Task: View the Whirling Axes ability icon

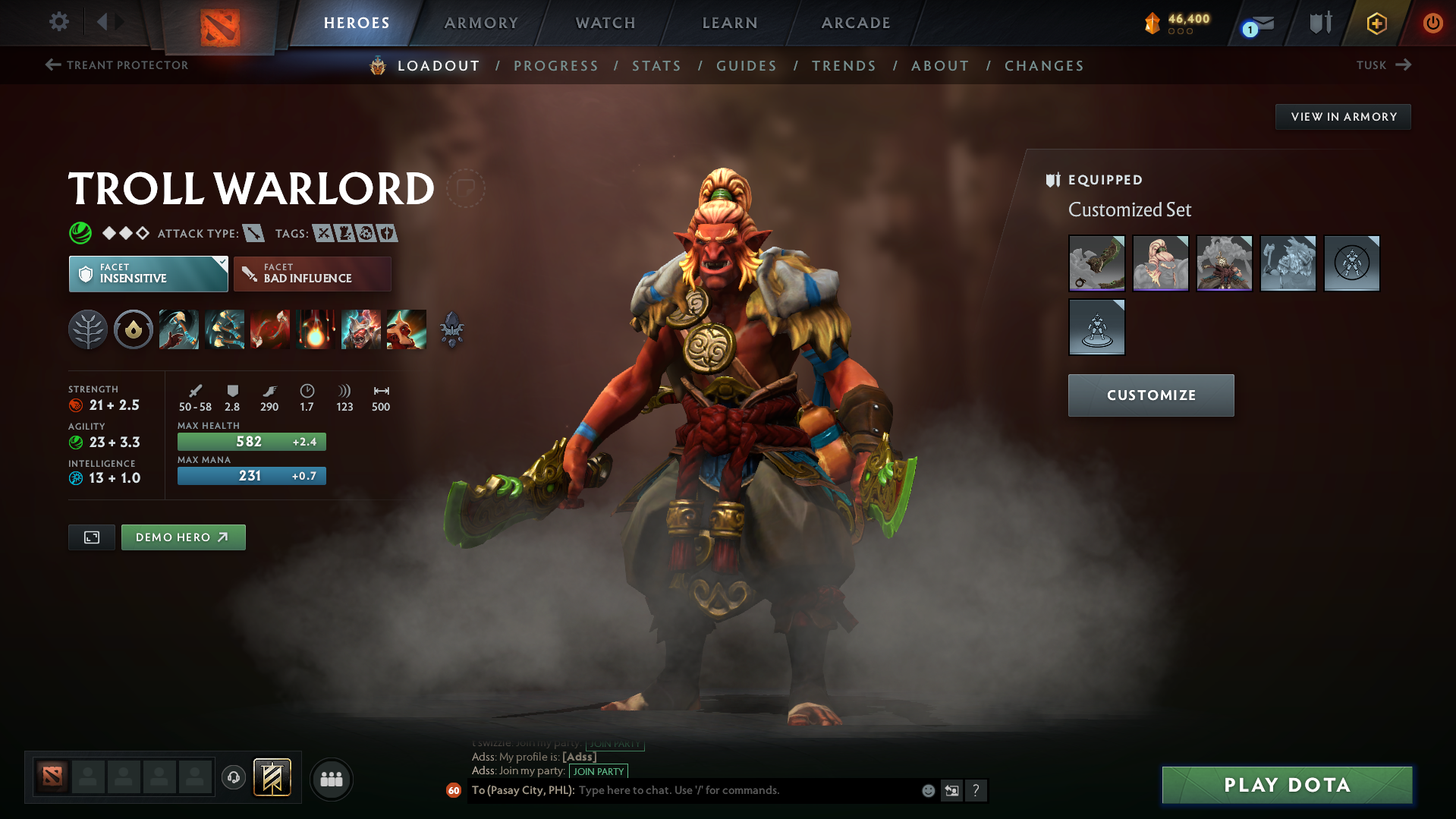Action: point(225,329)
